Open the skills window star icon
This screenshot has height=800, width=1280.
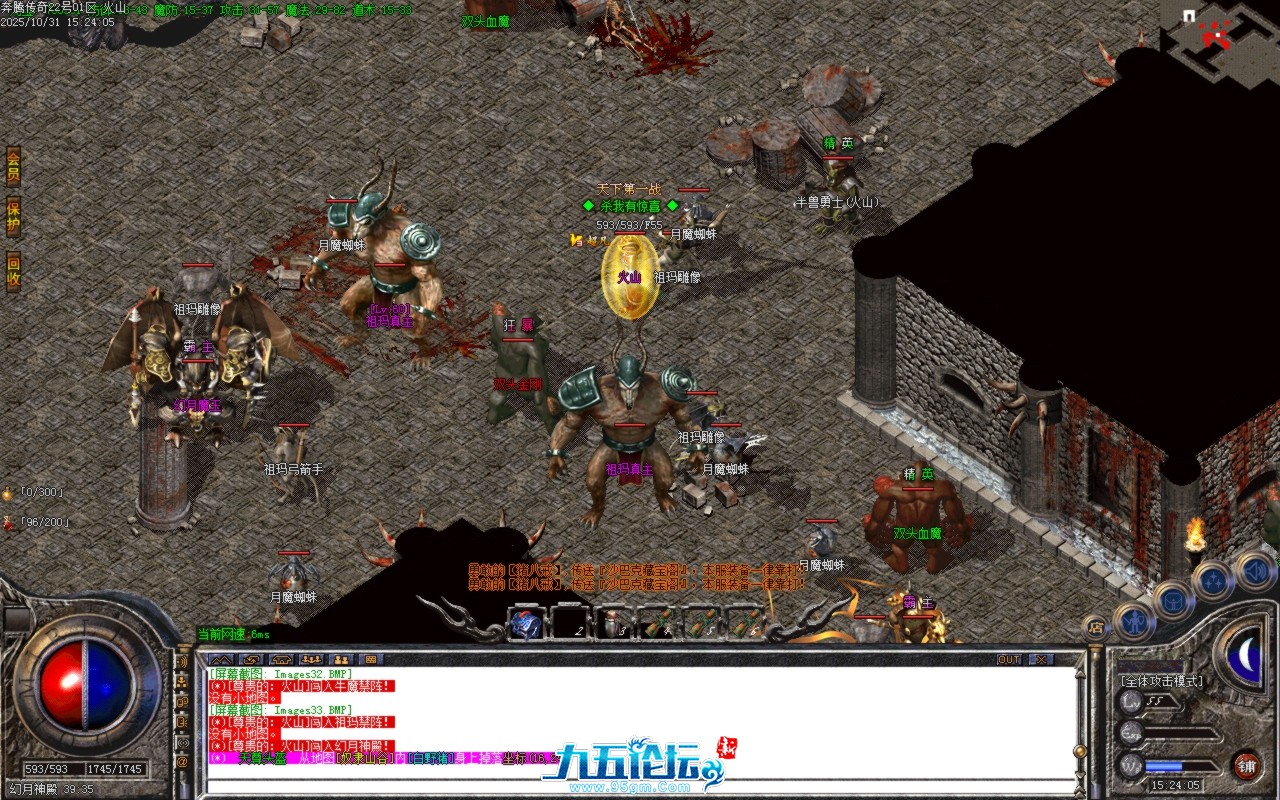click(1212, 580)
